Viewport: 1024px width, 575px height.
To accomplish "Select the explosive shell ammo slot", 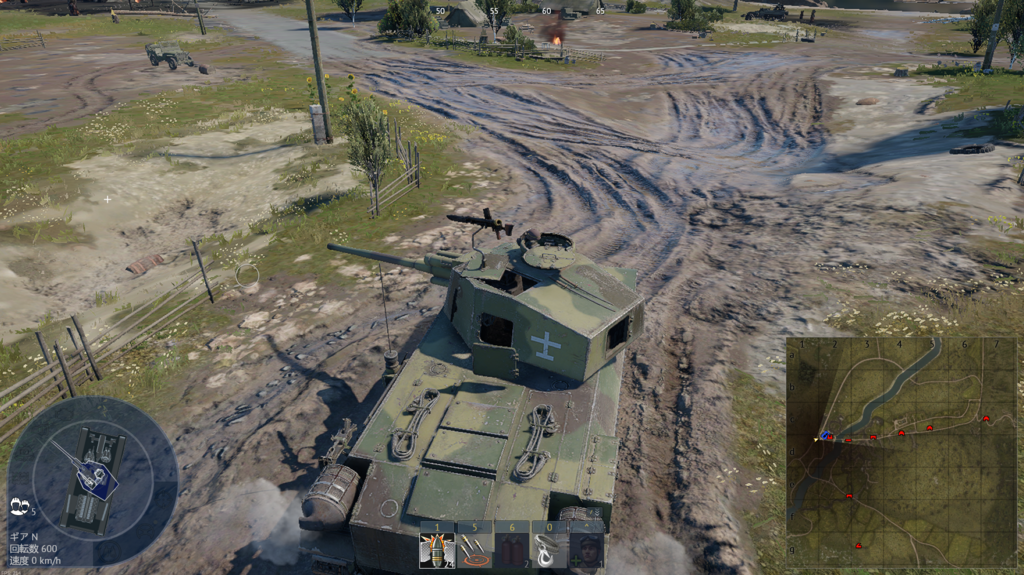I will tap(437, 548).
